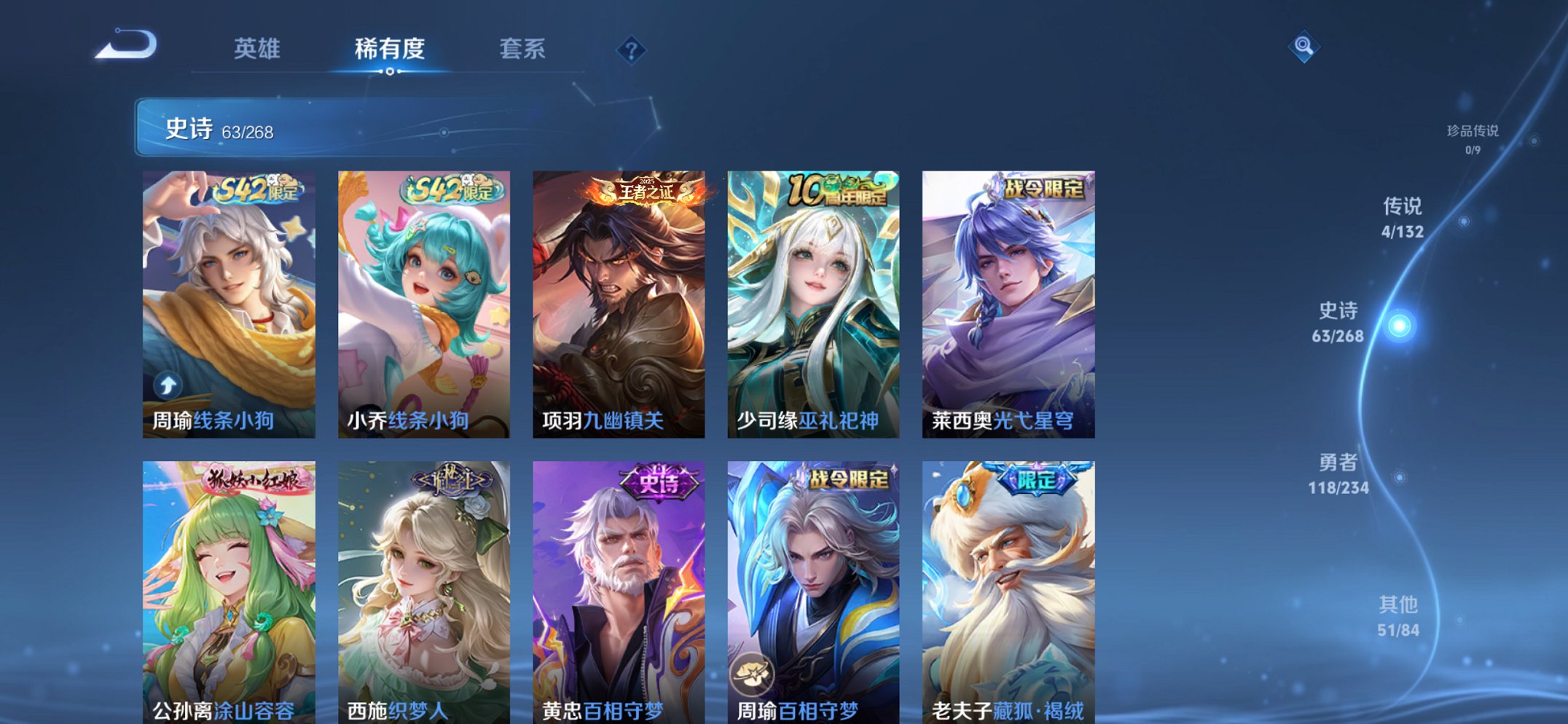Image resolution: width=1568 pixels, height=724 pixels.
Task: Open the help question mark icon
Action: [633, 50]
